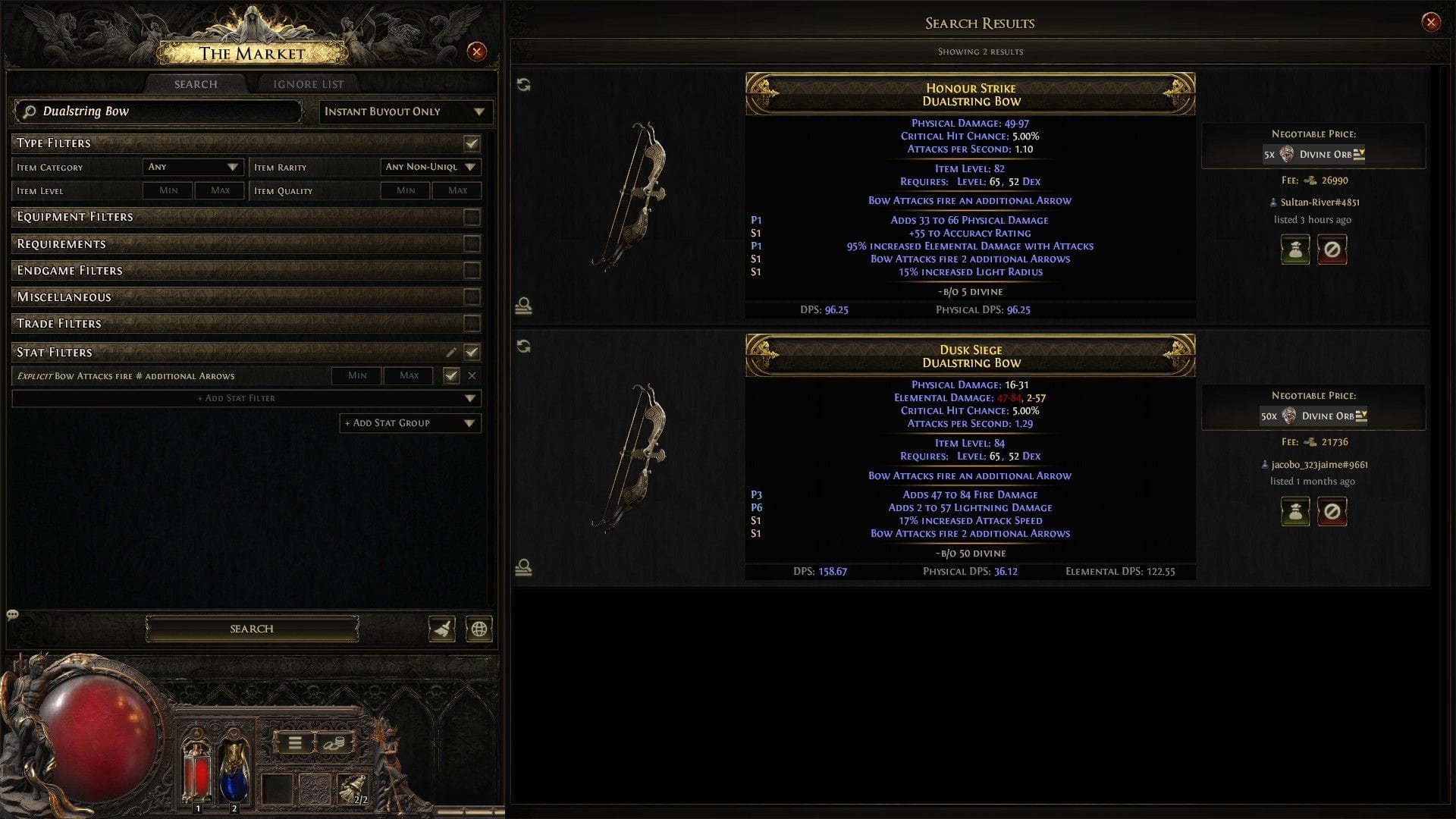Refresh the Dusk Siege listing
The image size is (1456, 819).
(523, 347)
